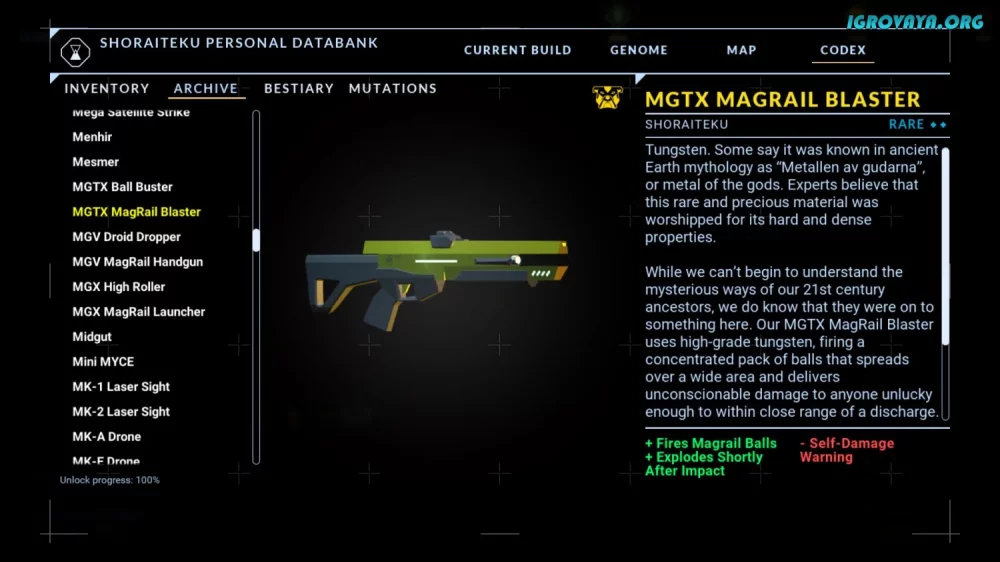Choose MGV MagRail Handgun from the list

(137, 262)
